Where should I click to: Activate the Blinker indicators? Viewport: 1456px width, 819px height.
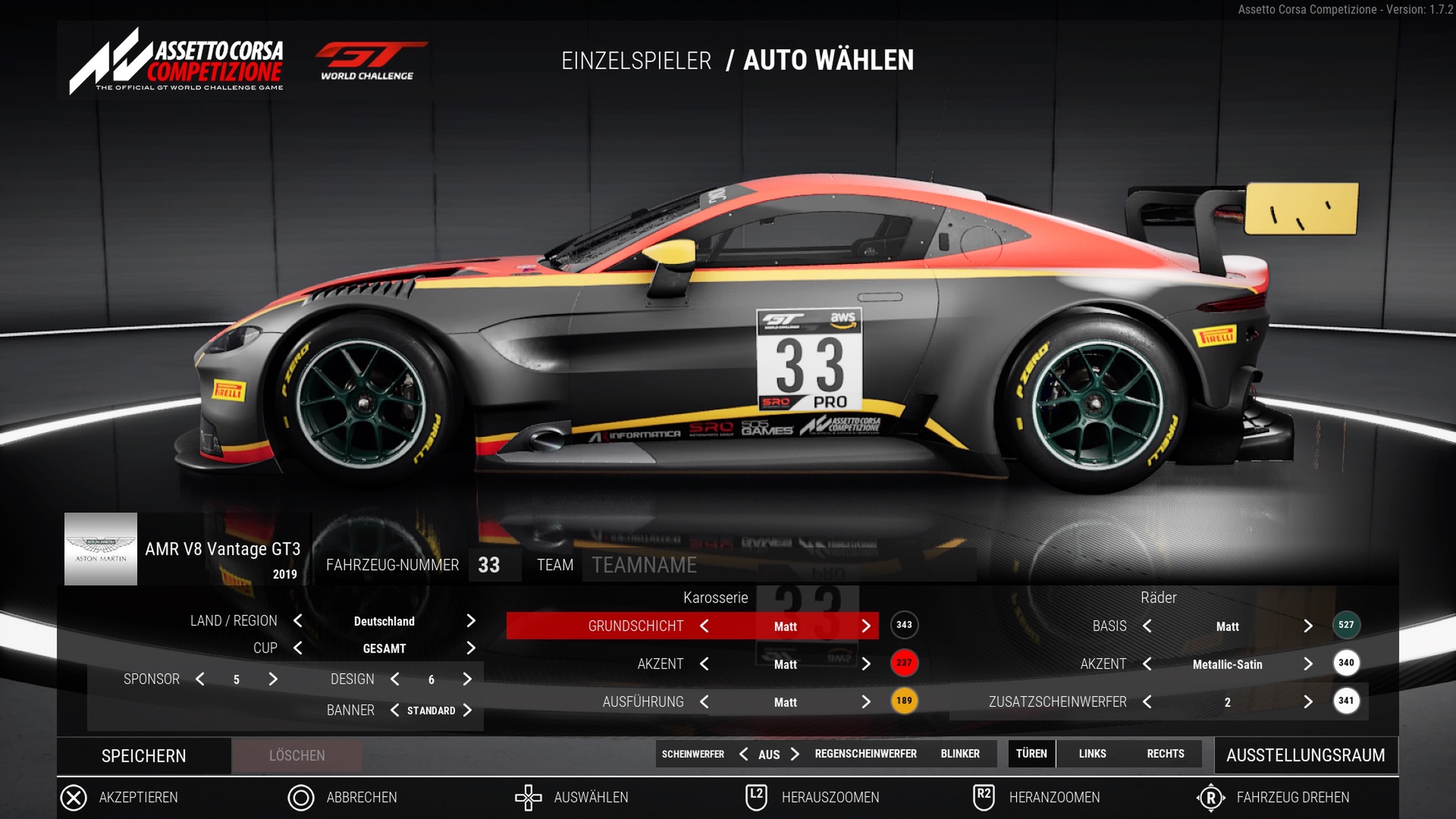tap(960, 754)
